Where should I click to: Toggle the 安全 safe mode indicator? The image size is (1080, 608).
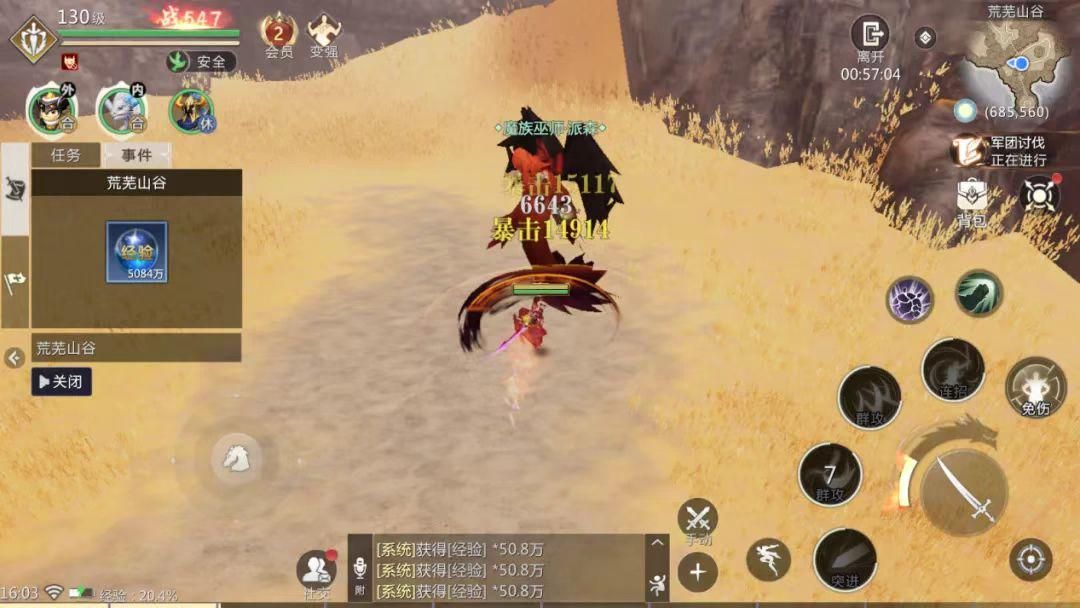201,61
